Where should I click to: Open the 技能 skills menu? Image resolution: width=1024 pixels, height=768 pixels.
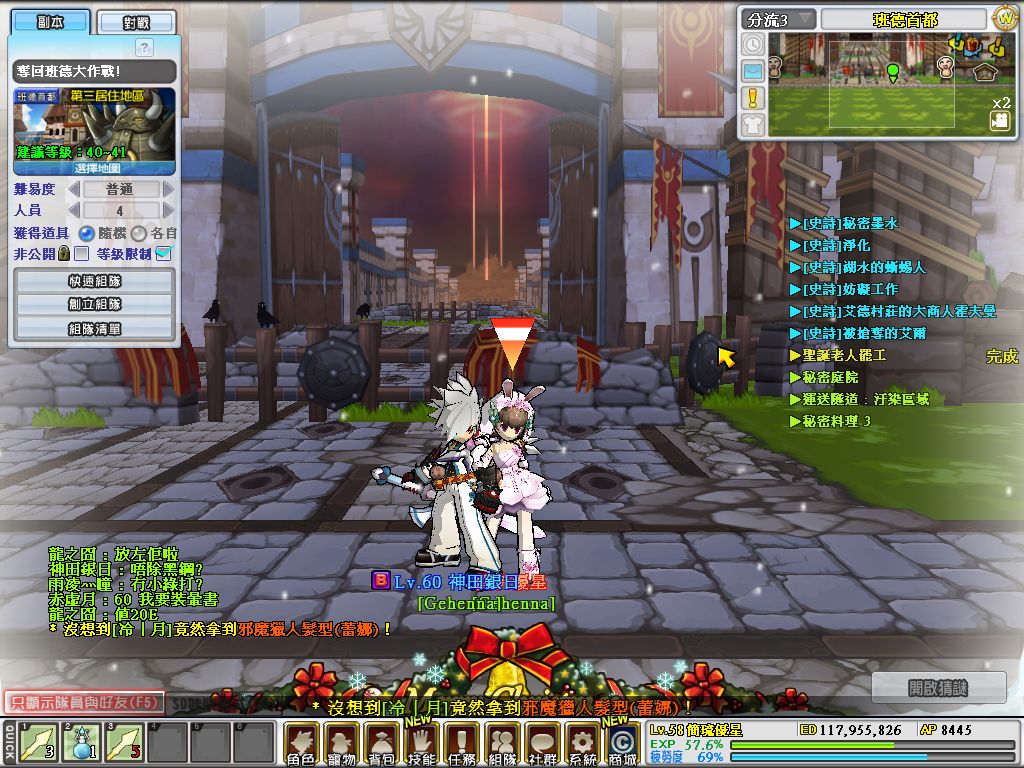pyautogui.click(x=421, y=744)
